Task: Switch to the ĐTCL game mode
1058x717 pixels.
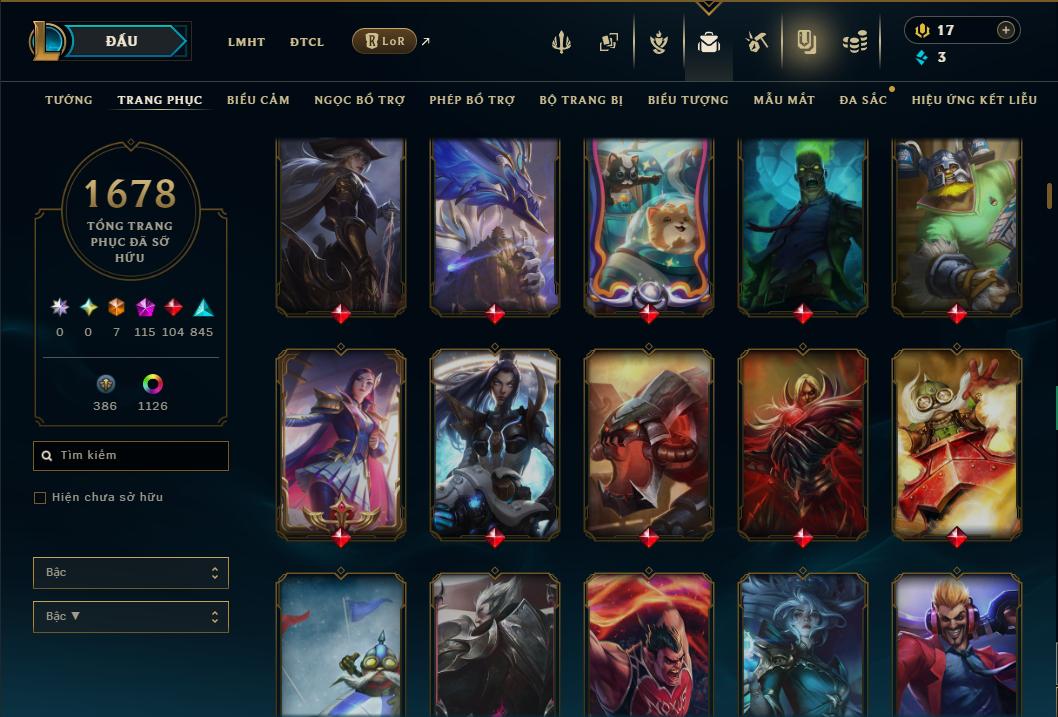Action: (x=307, y=42)
